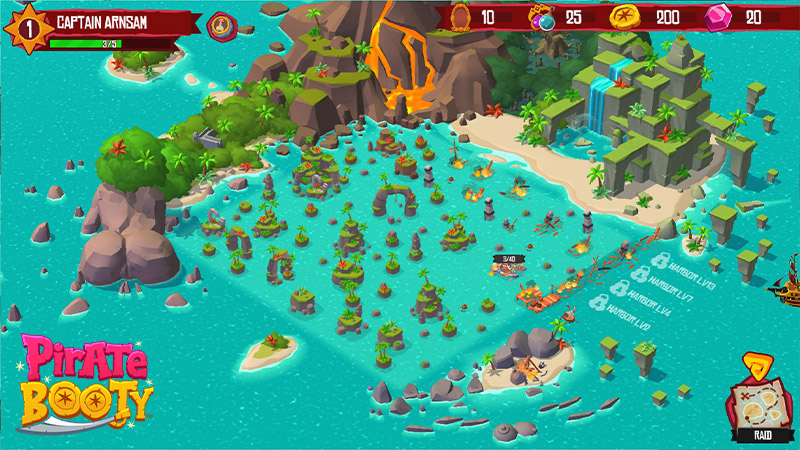This screenshot has width=800, height=450.
Task: Select the gold coin currency icon
Action: (x=623, y=17)
